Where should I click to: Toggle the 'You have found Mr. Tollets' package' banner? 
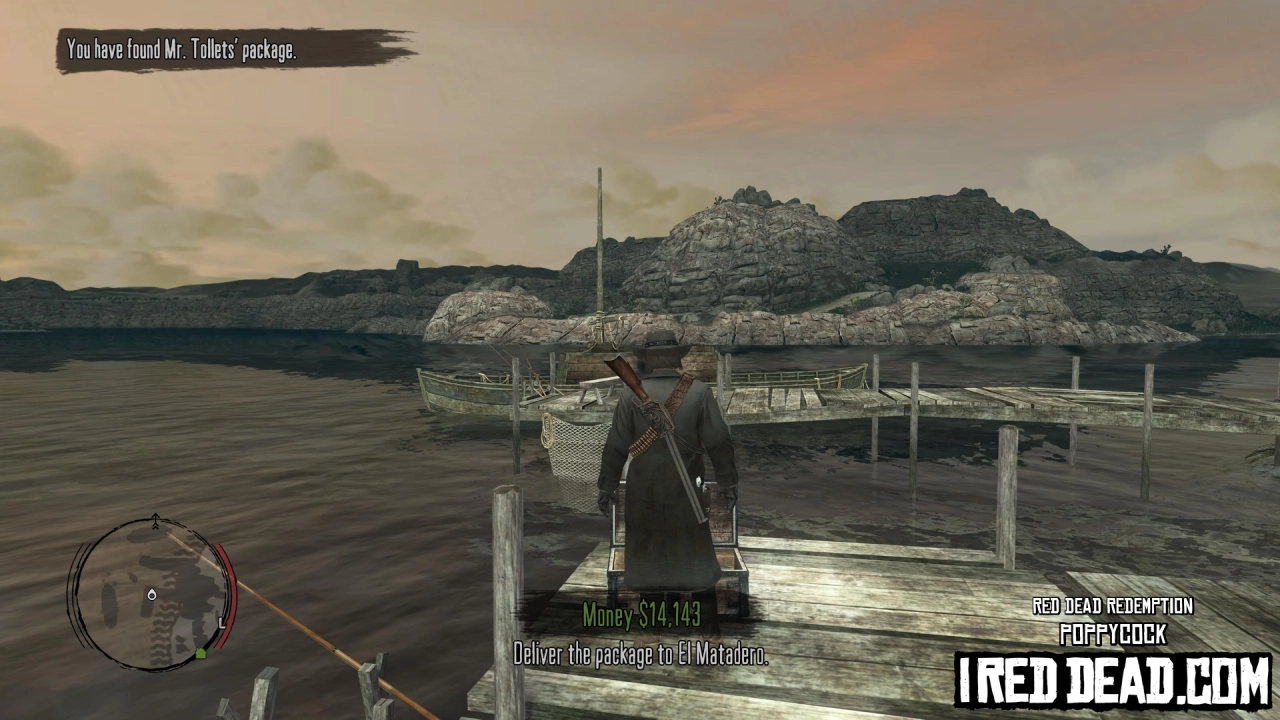click(180, 48)
